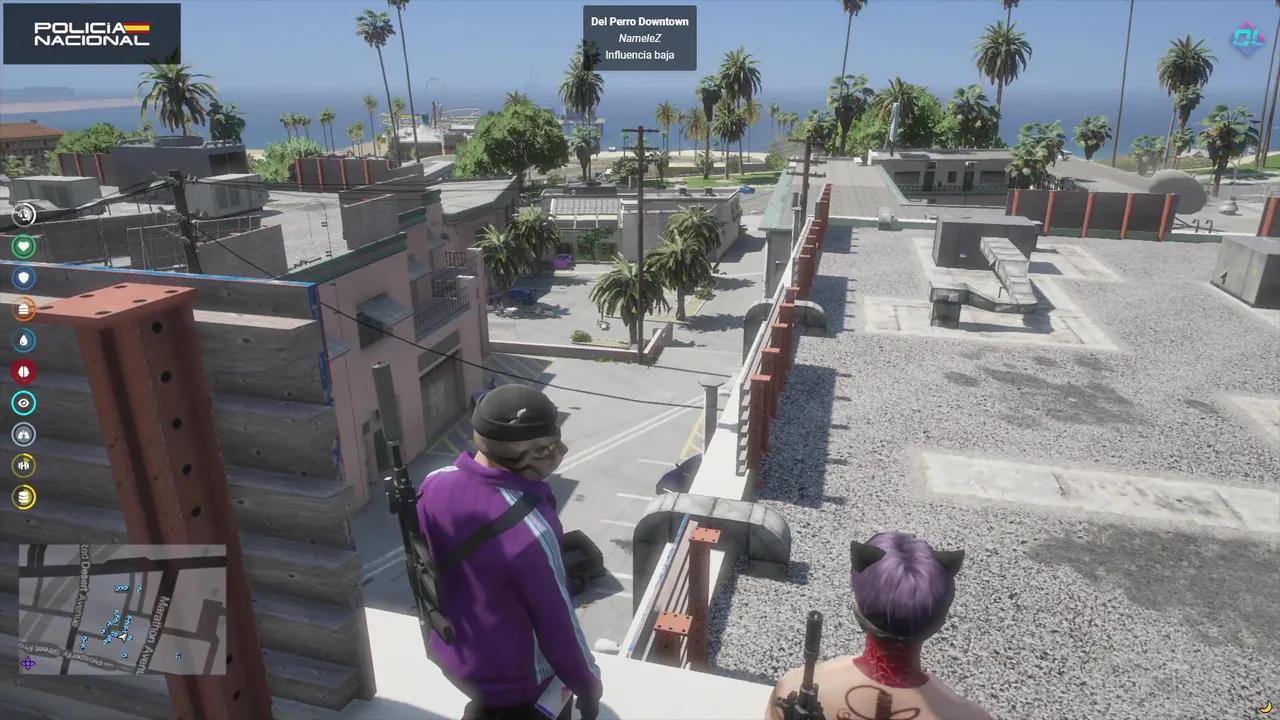Screen dimensions: 1280x720
Task: Click the voice chat headset icon
Action: click(23, 214)
